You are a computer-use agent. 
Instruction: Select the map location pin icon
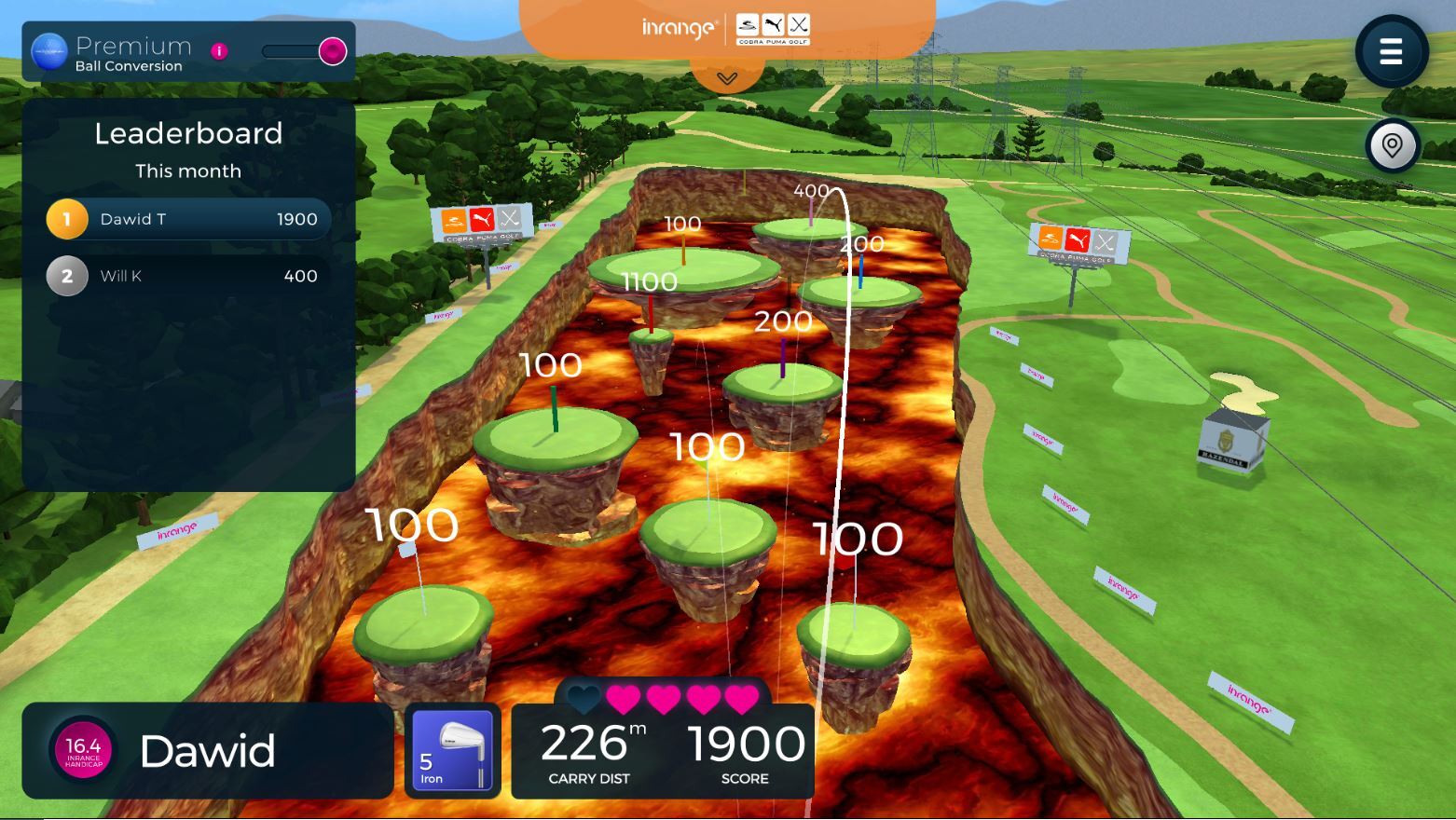tap(1391, 145)
